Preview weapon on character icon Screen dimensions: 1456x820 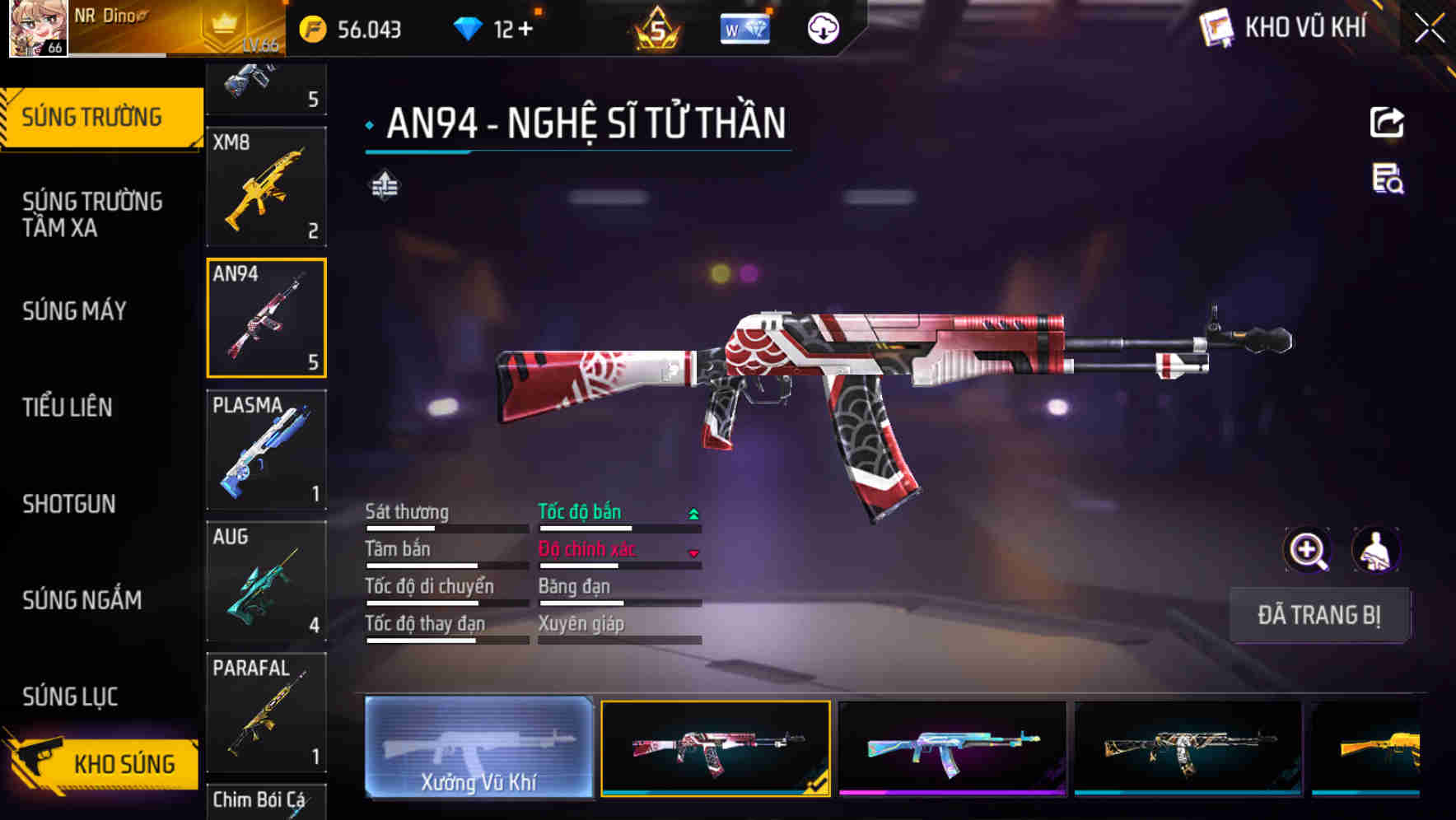(1375, 550)
